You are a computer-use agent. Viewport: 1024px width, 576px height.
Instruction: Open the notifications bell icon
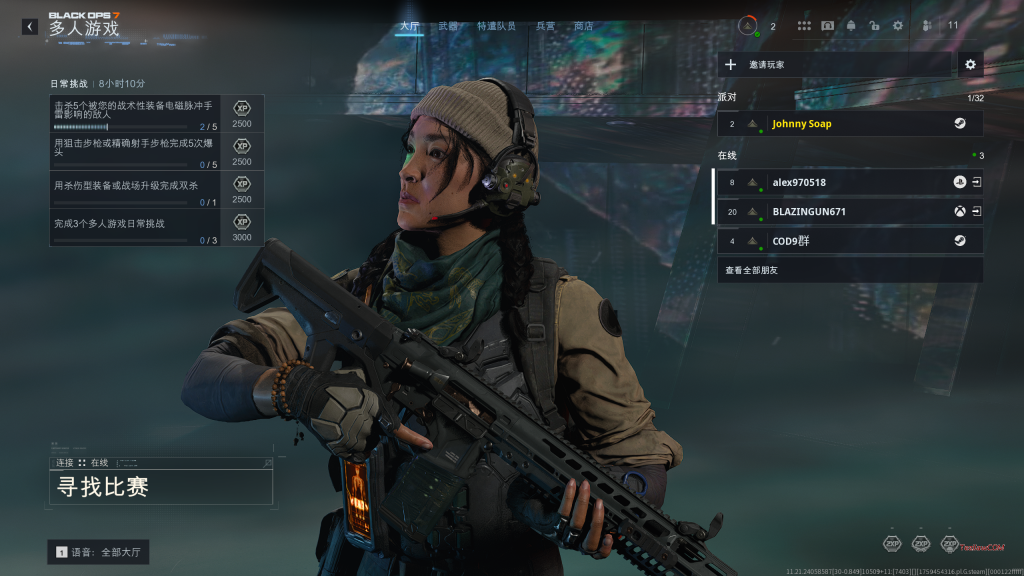pos(851,26)
